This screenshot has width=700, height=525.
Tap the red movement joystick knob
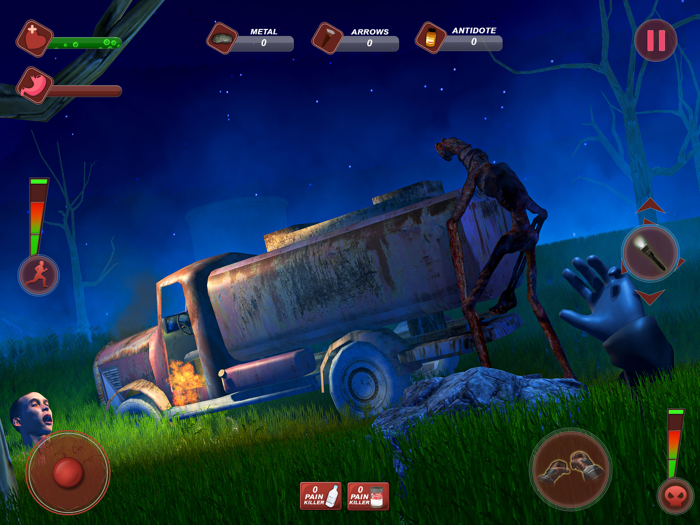click(x=68, y=472)
